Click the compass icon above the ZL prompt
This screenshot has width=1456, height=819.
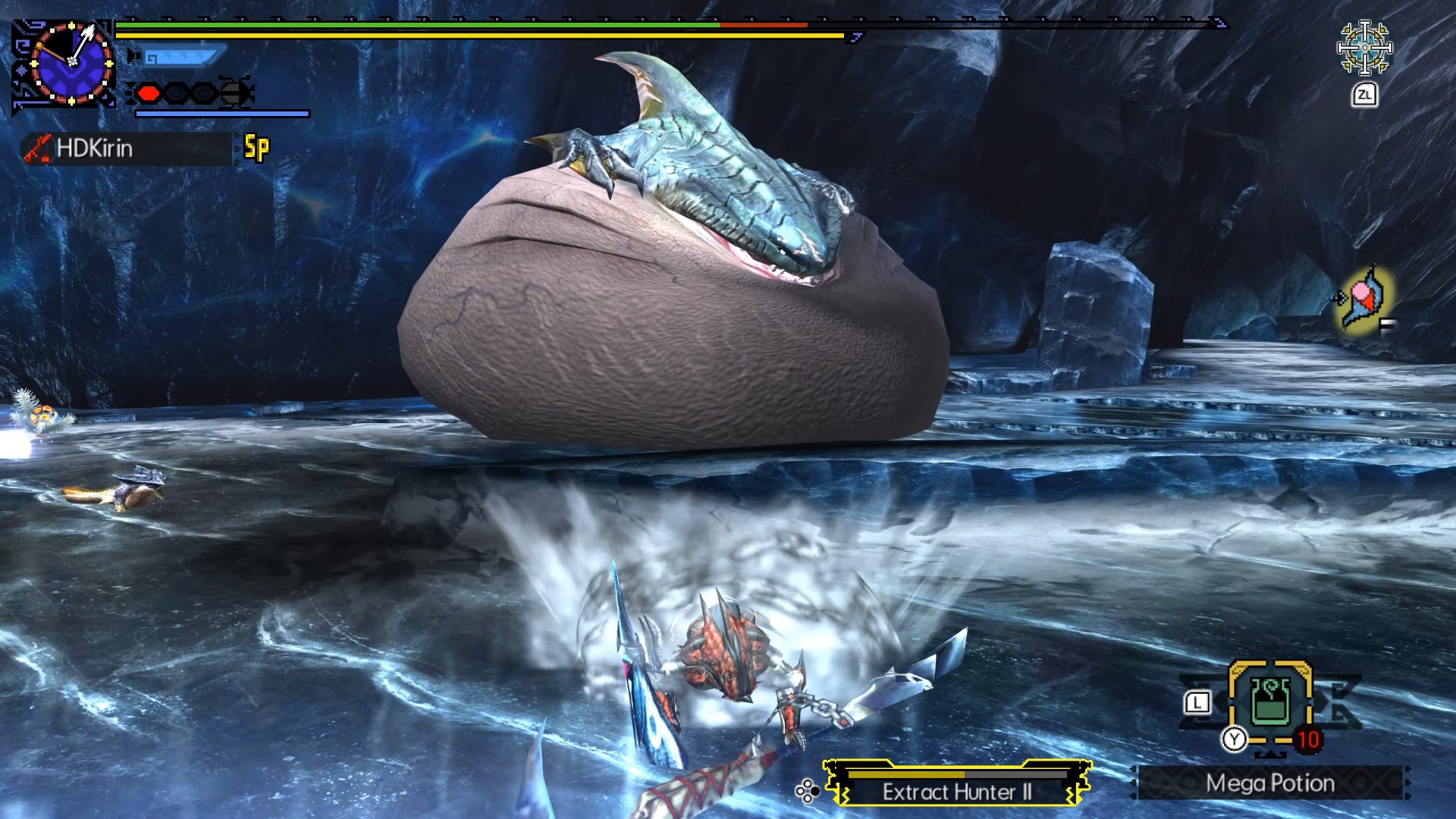(x=1365, y=47)
